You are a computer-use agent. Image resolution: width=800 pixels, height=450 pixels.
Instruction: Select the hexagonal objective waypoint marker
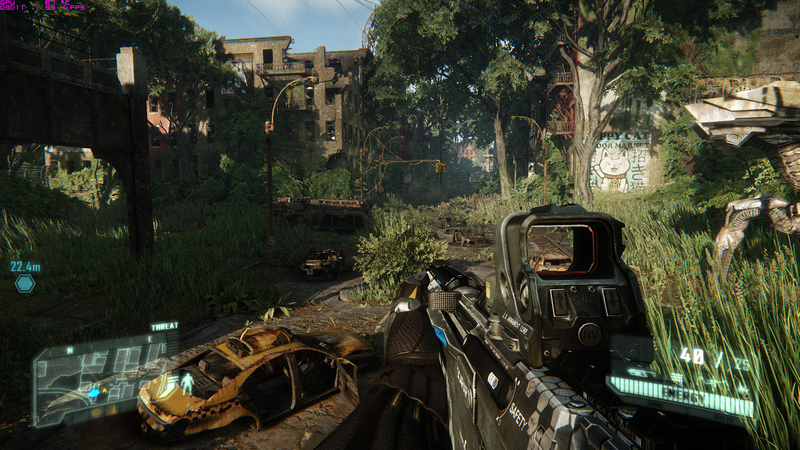point(25,283)
